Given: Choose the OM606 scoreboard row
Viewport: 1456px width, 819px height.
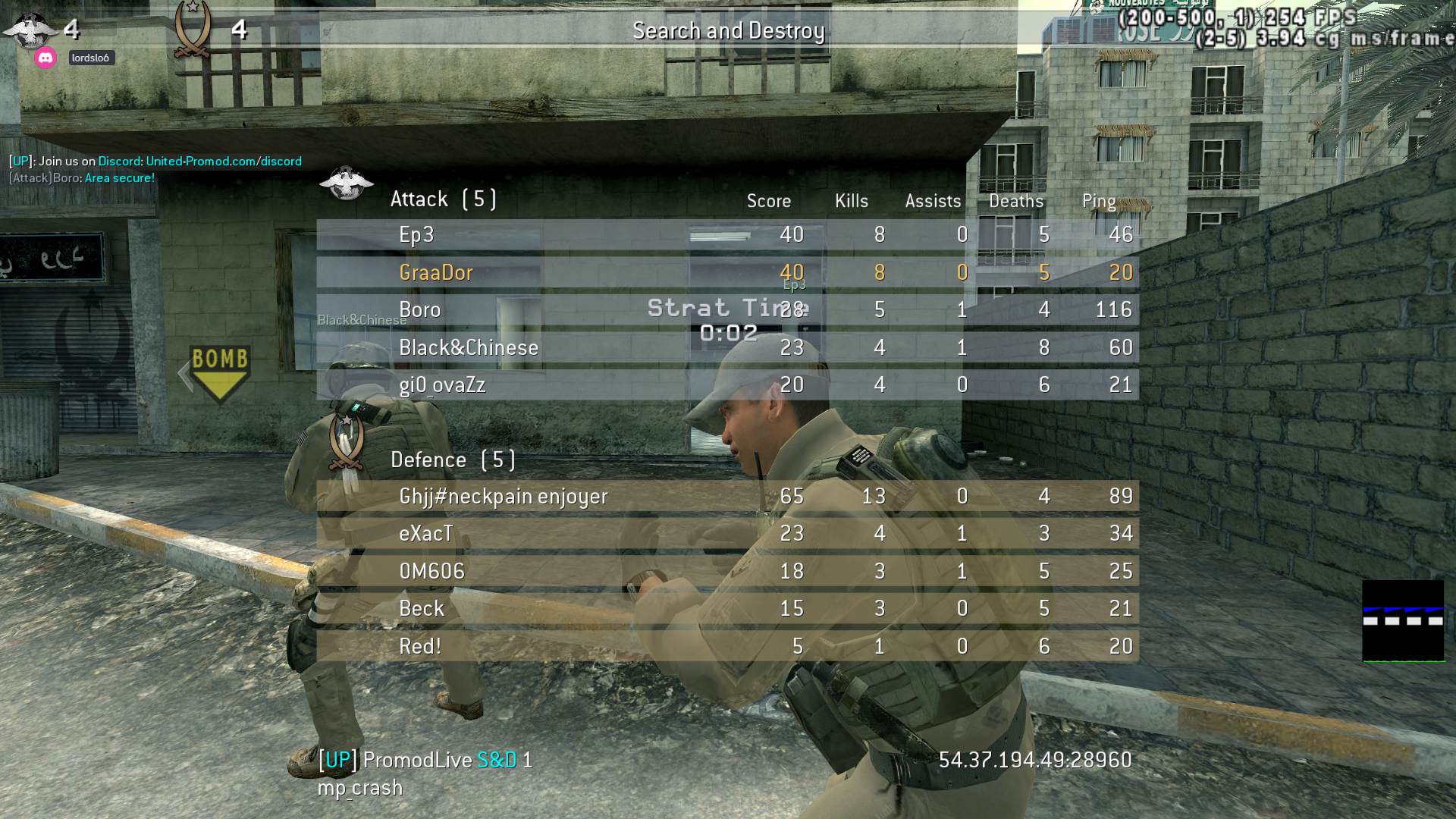Looking at the screenshot, I should coord(726,571).
